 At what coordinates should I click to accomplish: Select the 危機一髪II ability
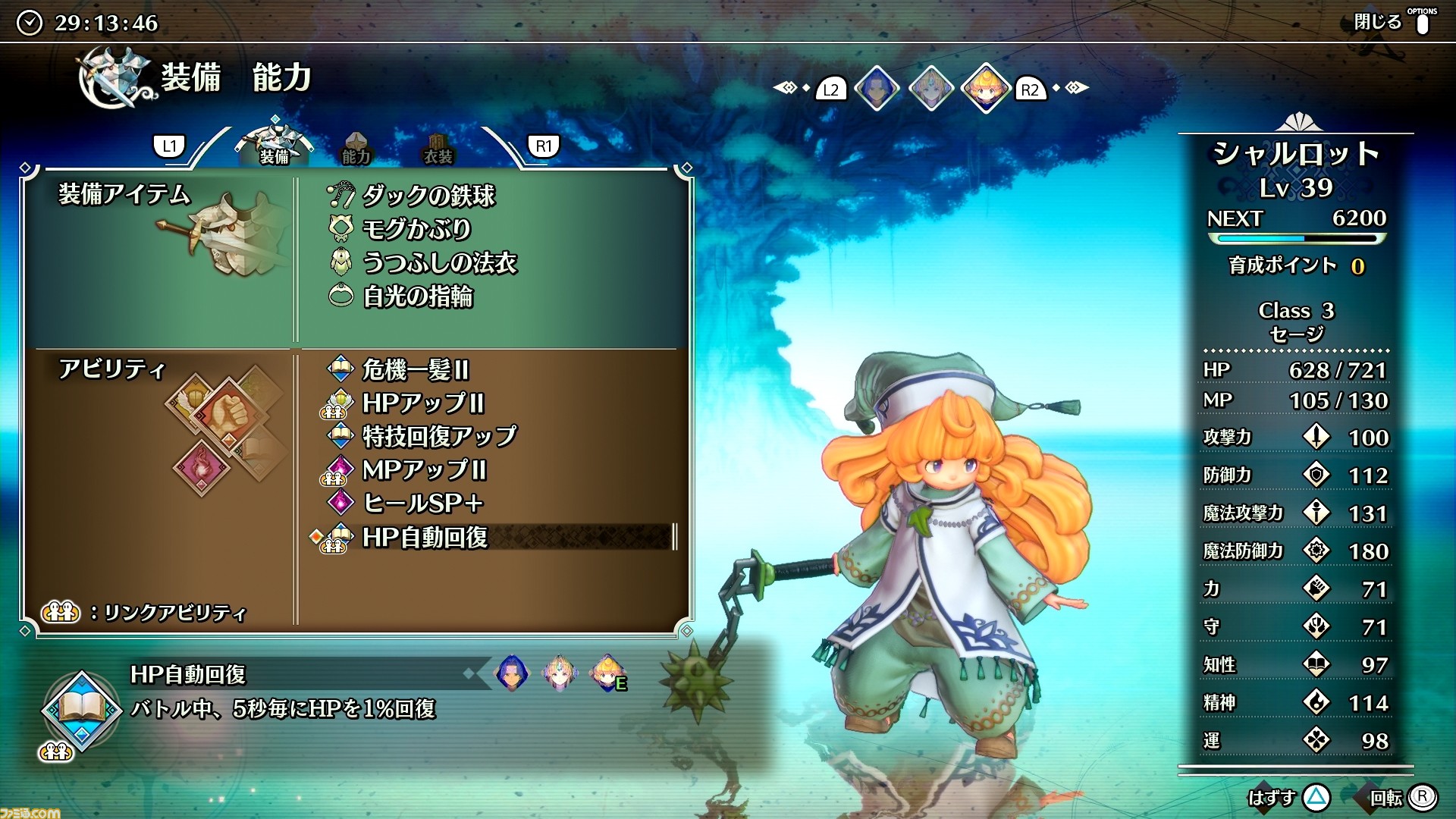(415, 369)
